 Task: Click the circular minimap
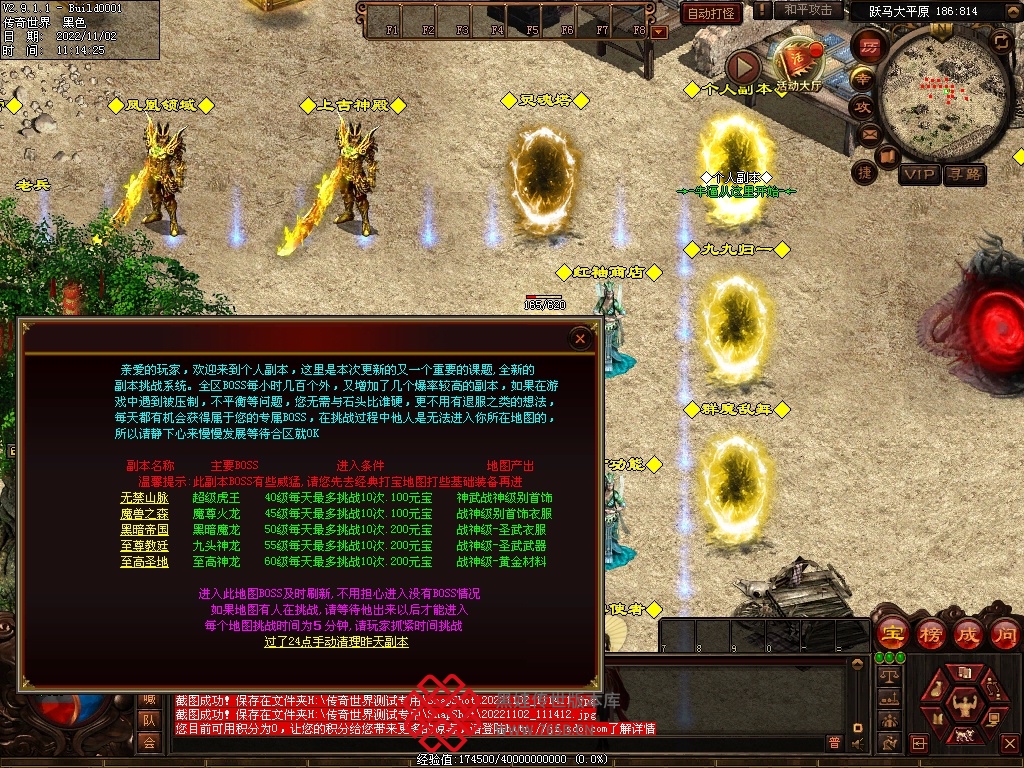942,92
